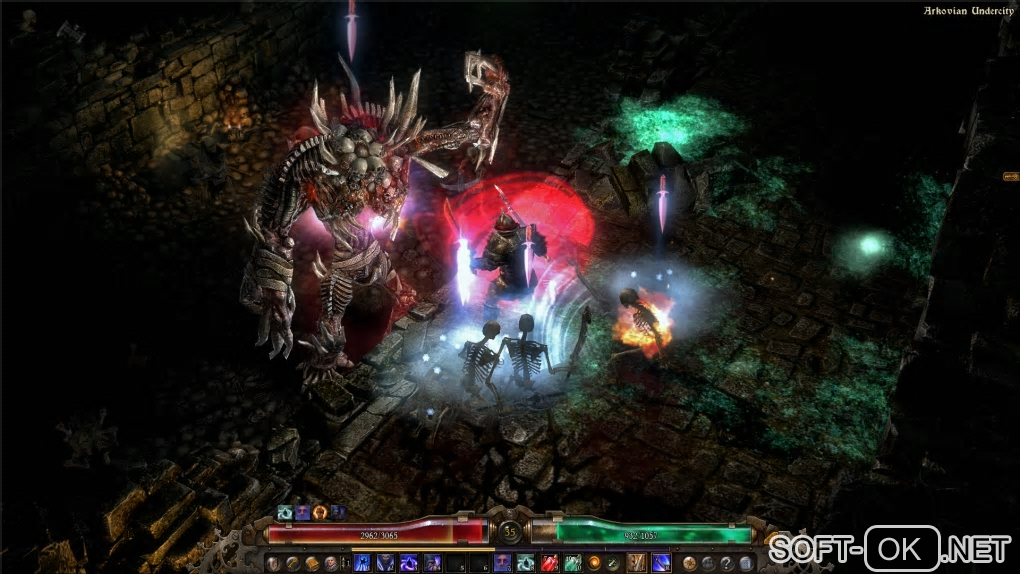This screenshot has height=574, width=1020.
Task: Open the compass map button
Action: [x=690, y=563]
